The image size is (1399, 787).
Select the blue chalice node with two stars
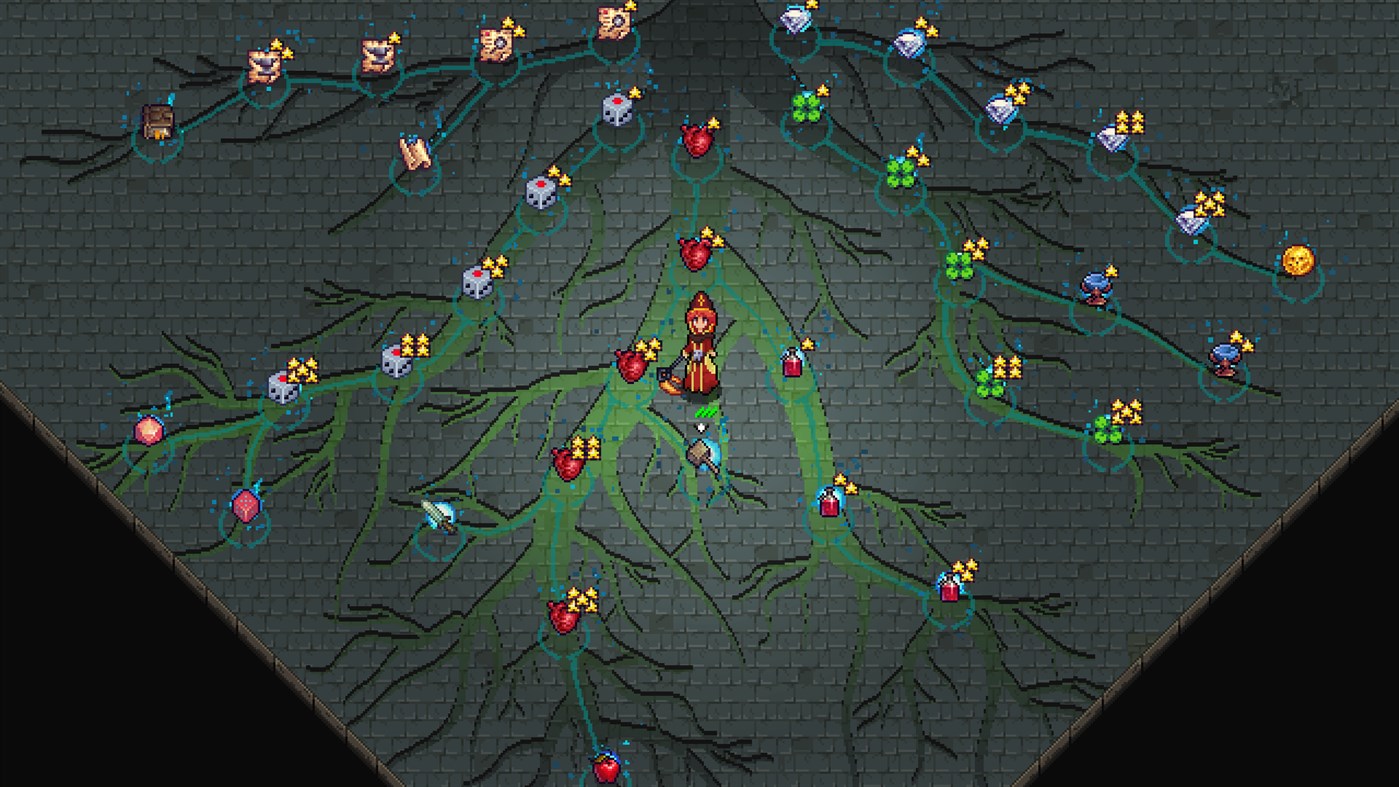click(x=1225, y=360)
